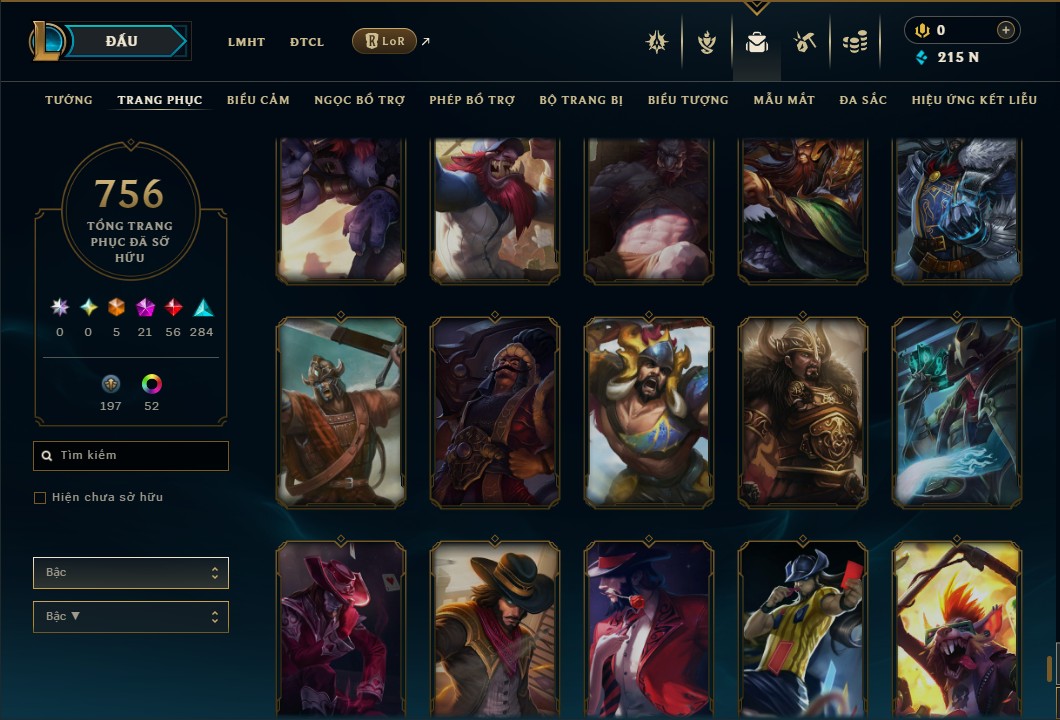Open the NGỌC BỔ TRỢ tab
Viewport: 1060px width, 720px height.
(x=359, y=100)
